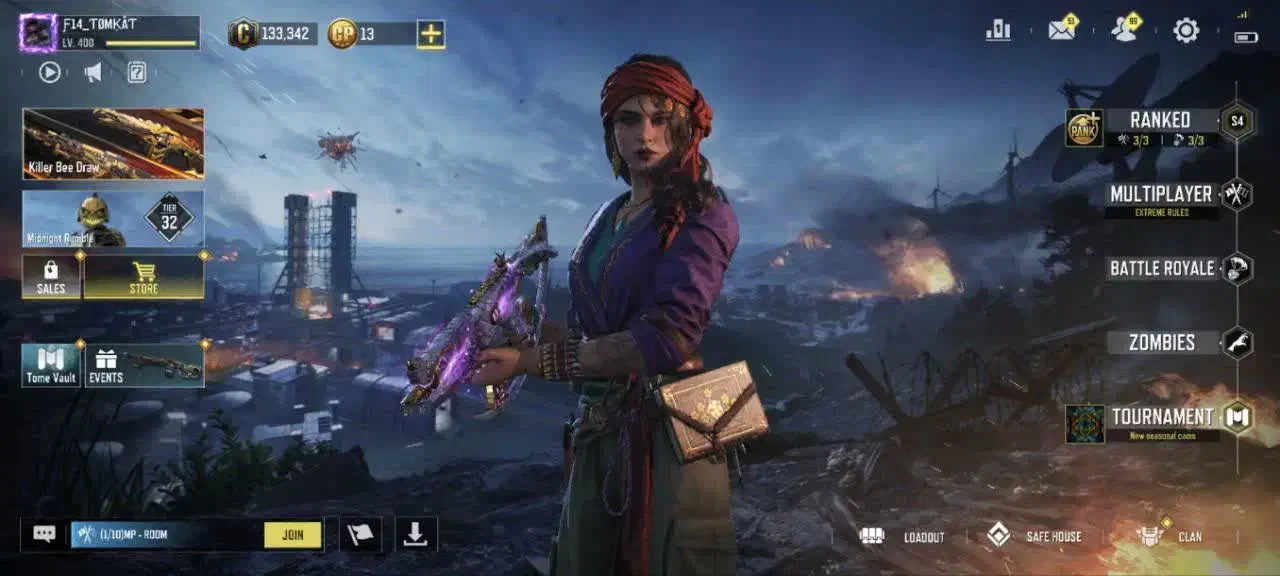Open the settings gear icon
Screen dimensions: 1280x576
click(x=1186, y=31)
